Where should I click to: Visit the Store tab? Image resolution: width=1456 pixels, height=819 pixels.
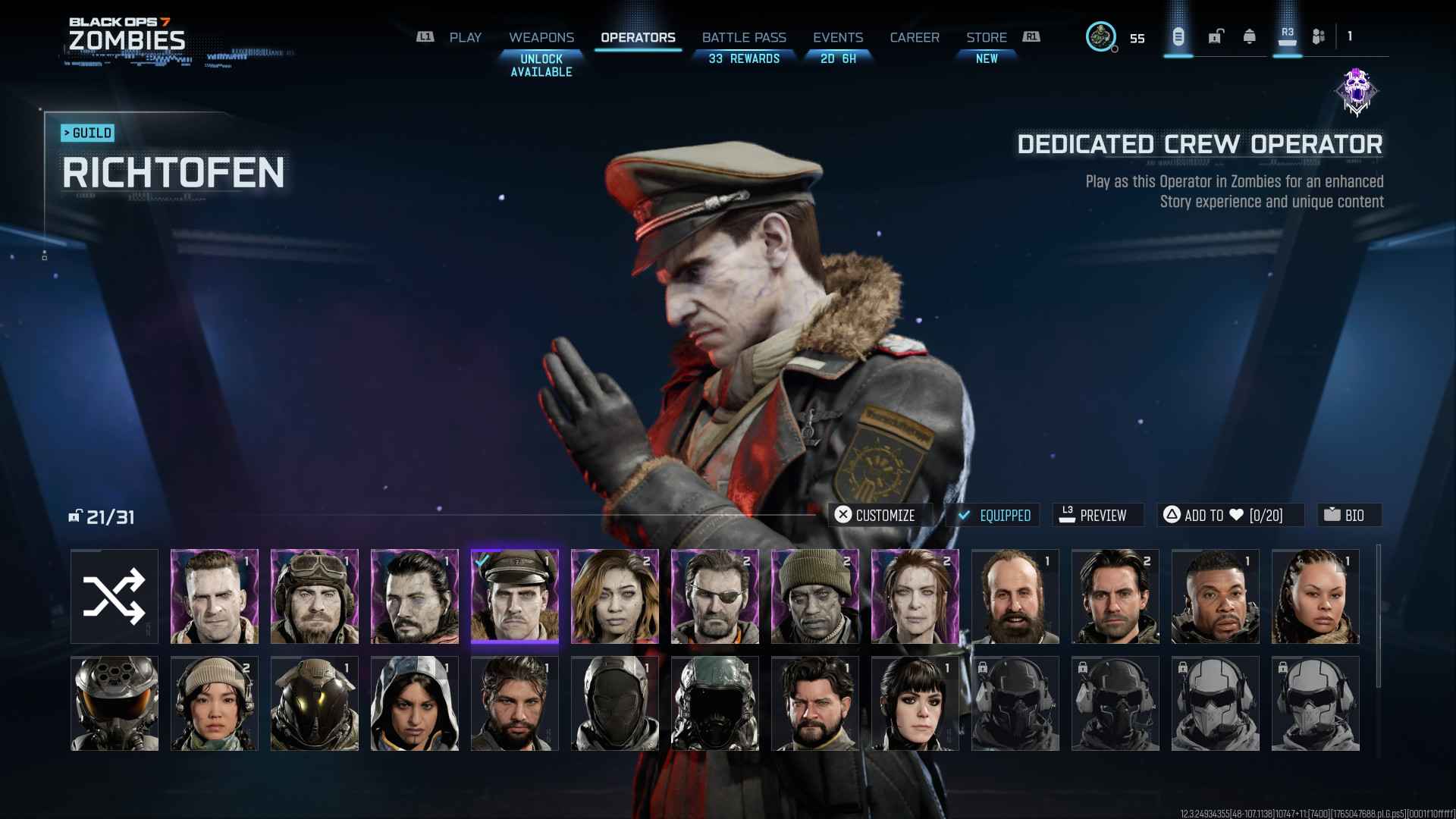(986, 37)
